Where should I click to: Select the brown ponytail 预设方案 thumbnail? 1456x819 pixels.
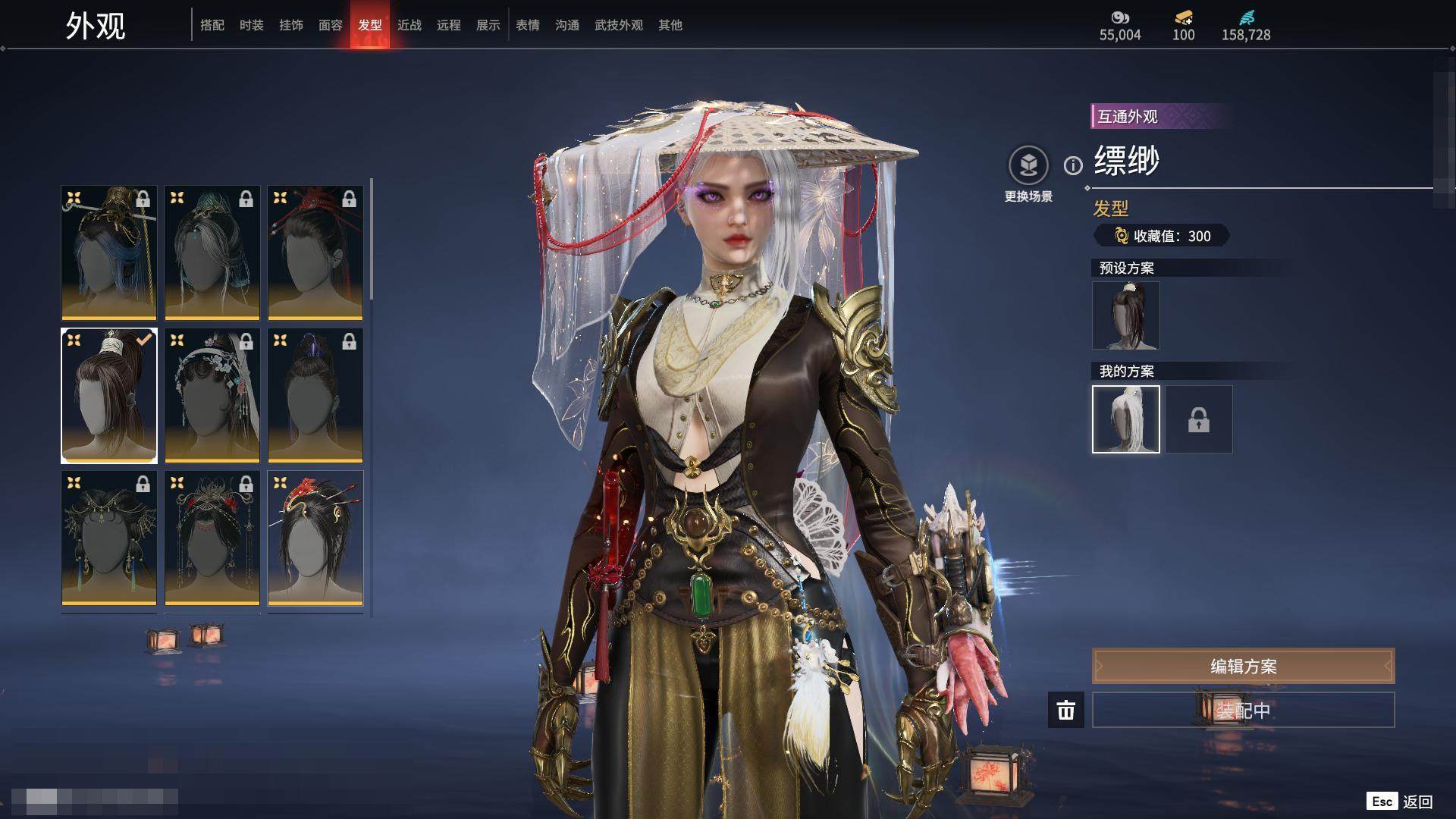pos(1126,315)
